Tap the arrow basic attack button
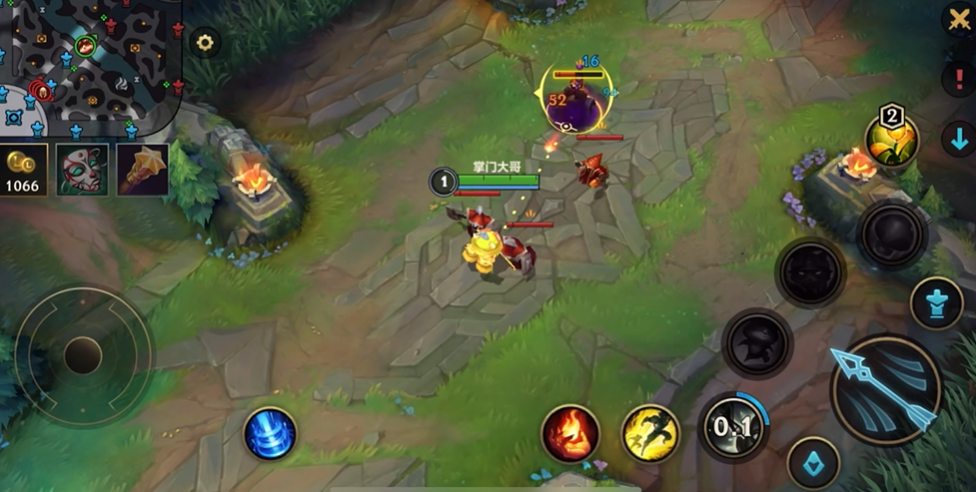Image resolution: width=976 pixels, height=492 pixels. click(x=885, y=390)
